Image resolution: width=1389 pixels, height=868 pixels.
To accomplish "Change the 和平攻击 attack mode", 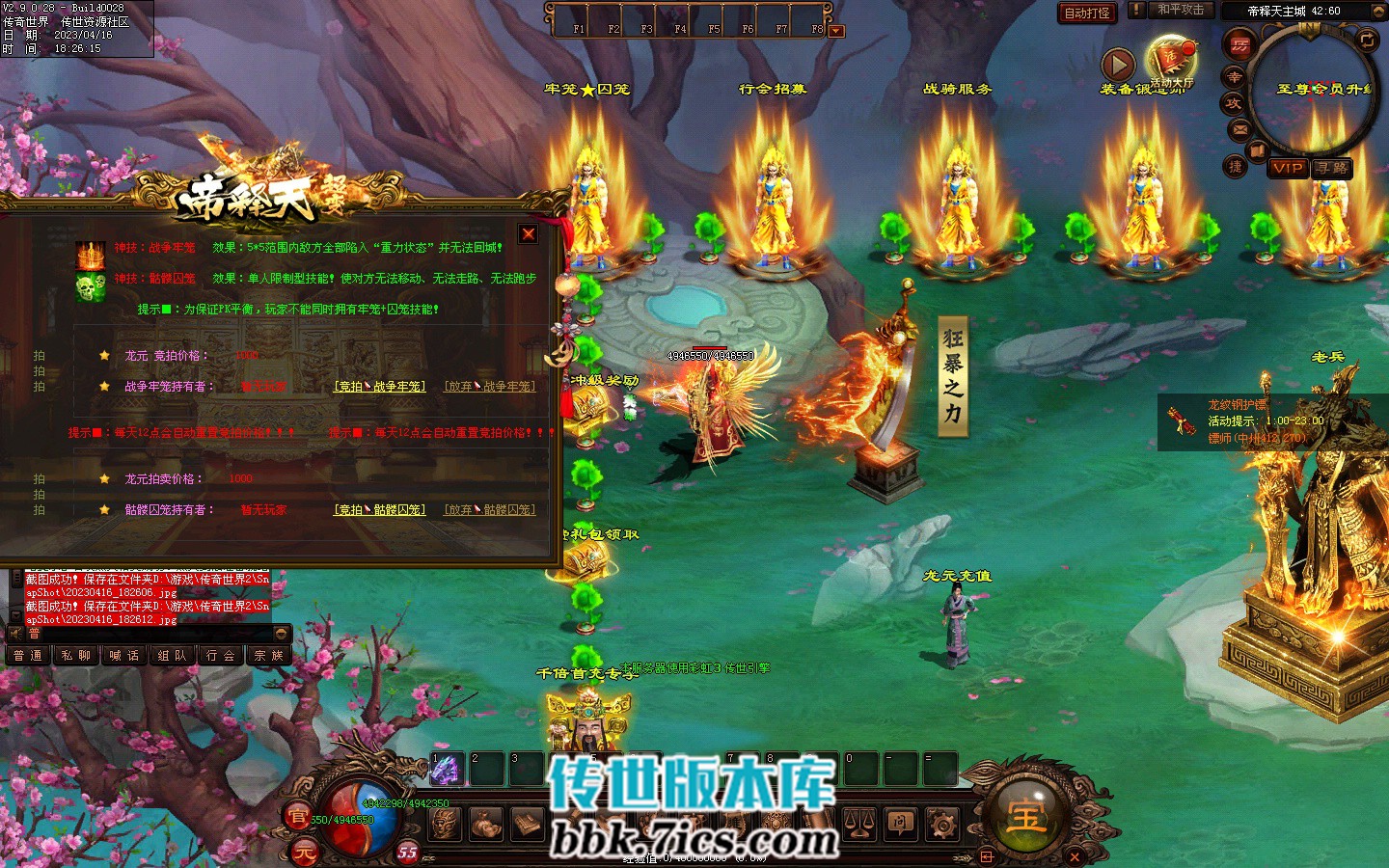I will (1180, 10).
